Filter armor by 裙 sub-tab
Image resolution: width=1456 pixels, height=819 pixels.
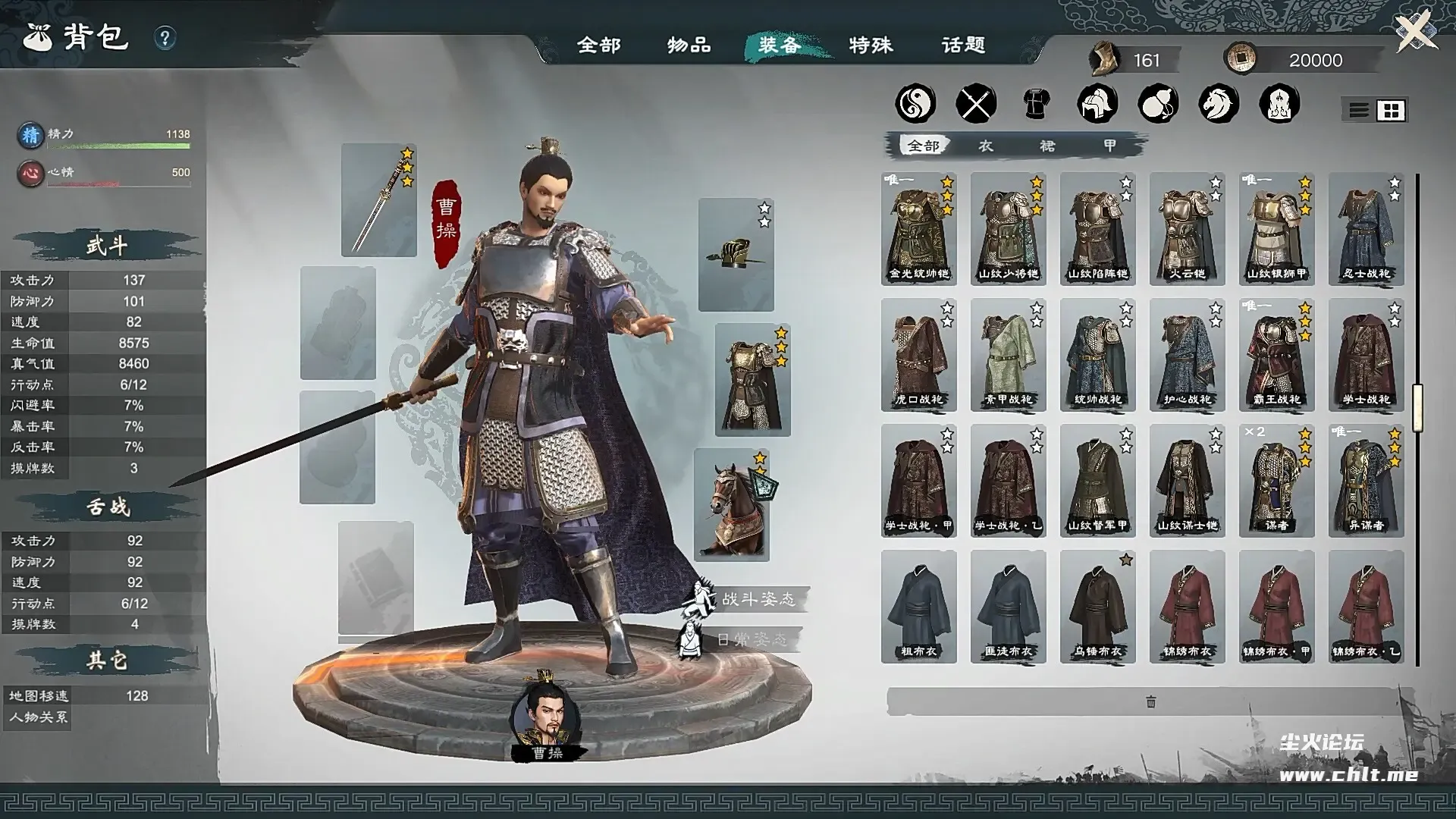click(x=1047, y=146)
